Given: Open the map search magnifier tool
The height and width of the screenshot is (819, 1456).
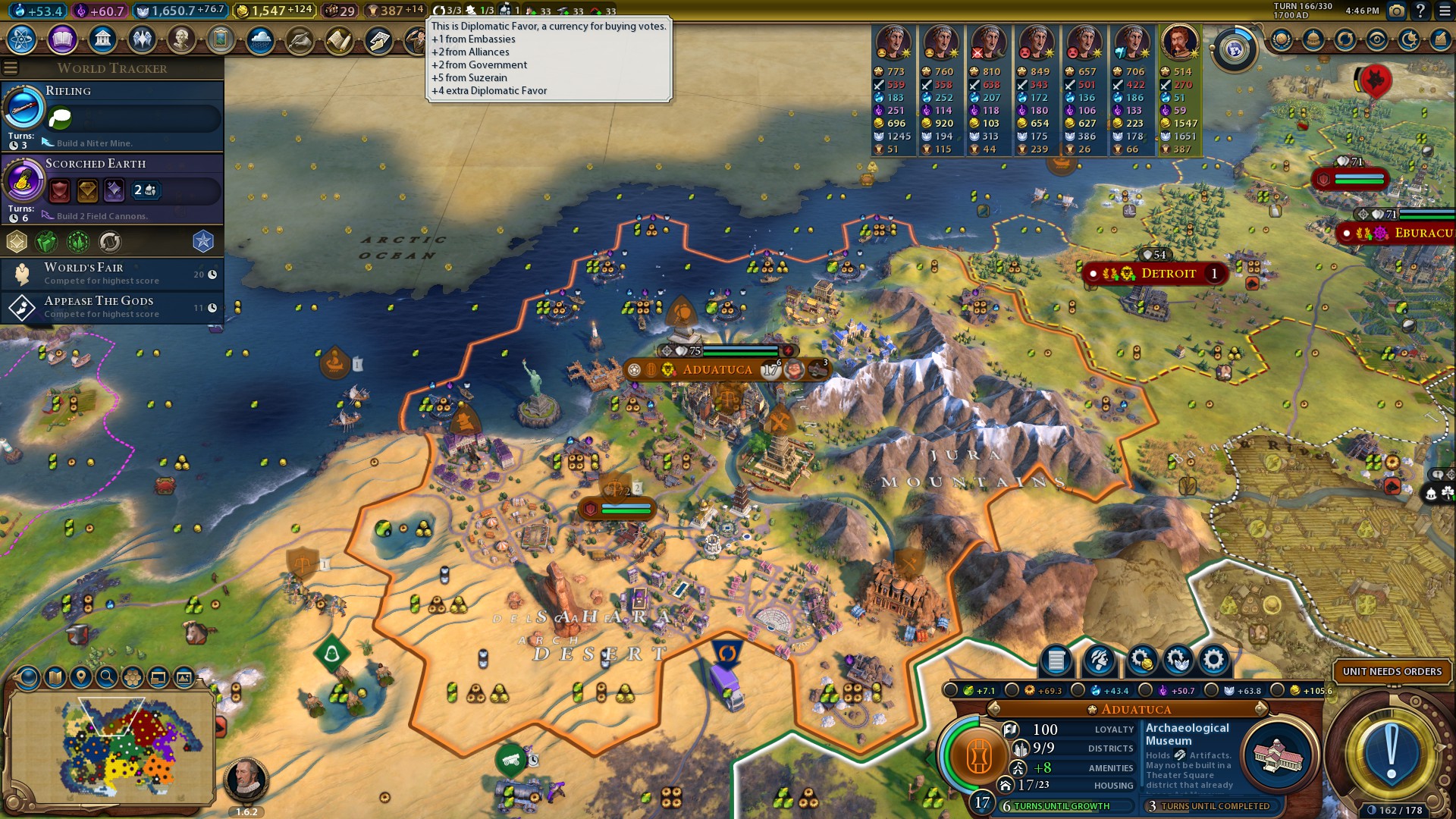Looking at the screenshot, I should 107,676.
